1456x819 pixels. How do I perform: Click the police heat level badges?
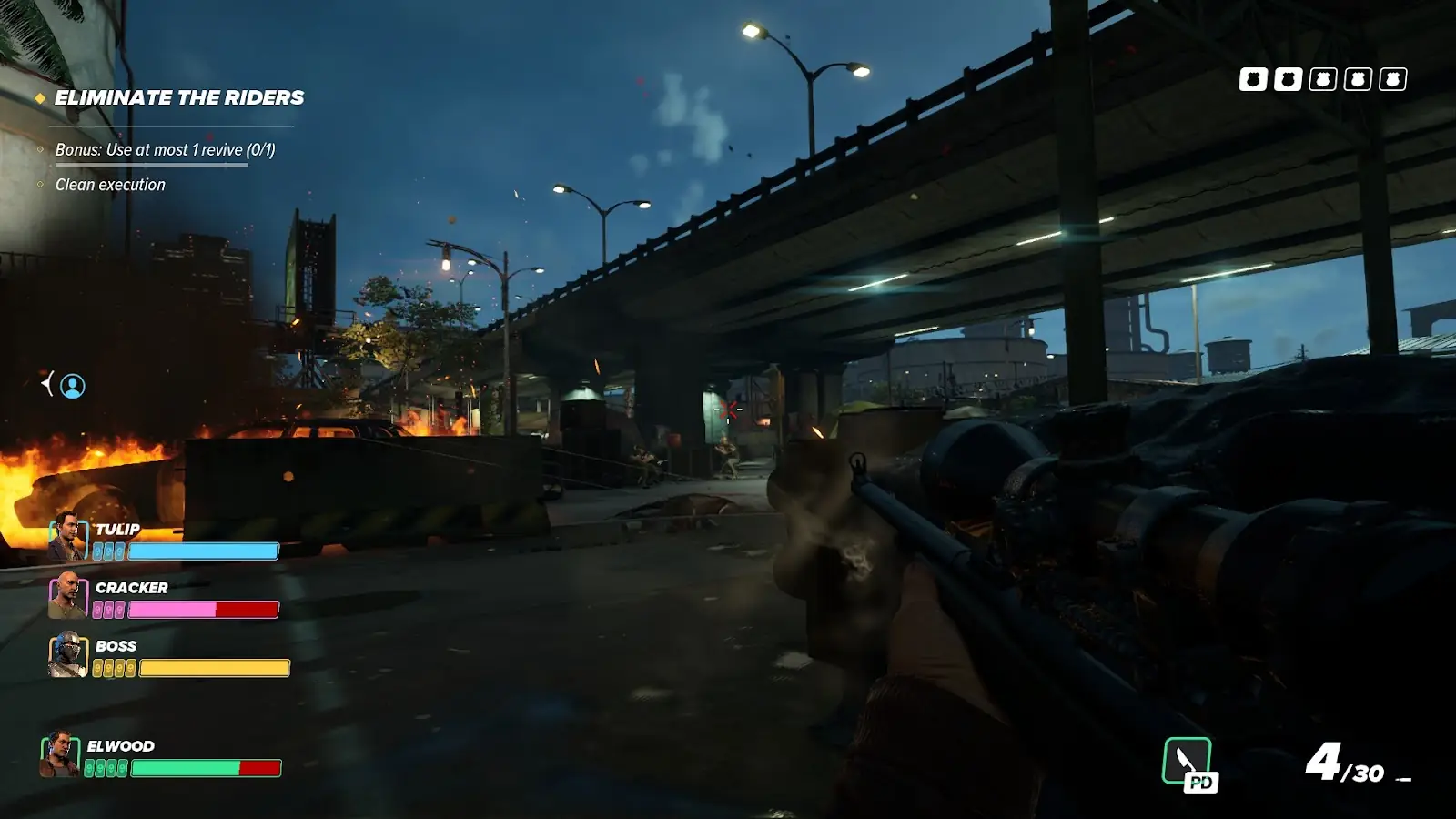click(1322, 79)
